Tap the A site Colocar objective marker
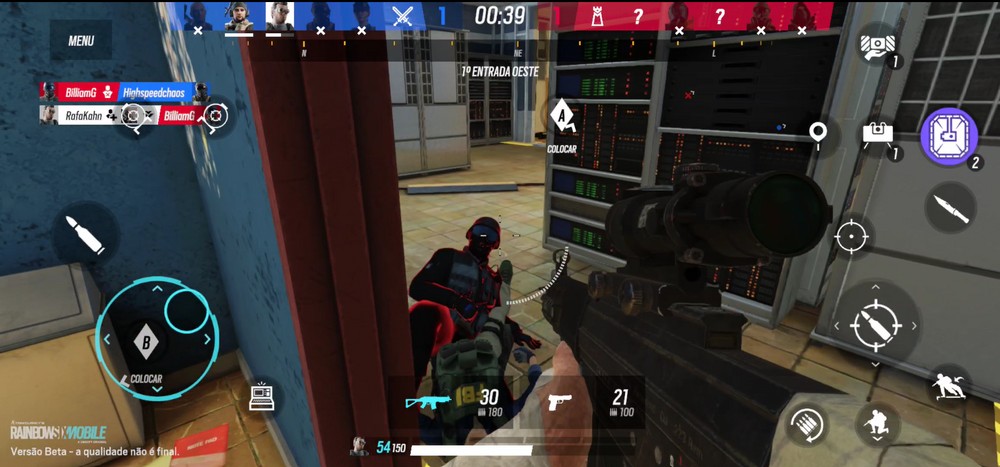The height and width of the screenshot is (467, 1000). (565, 118)
